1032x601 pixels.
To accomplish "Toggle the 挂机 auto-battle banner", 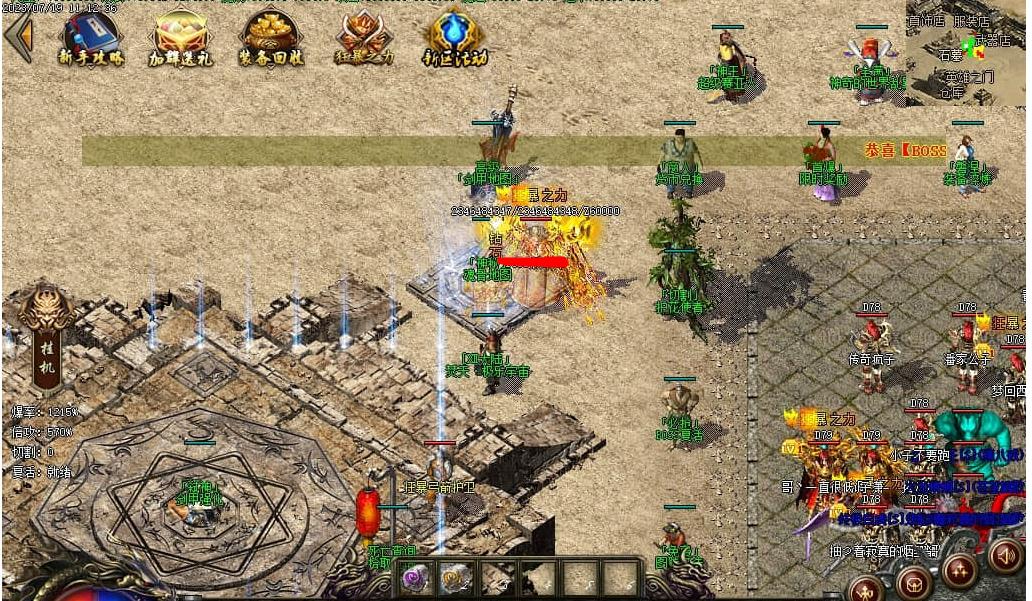I will click(46, 340).
